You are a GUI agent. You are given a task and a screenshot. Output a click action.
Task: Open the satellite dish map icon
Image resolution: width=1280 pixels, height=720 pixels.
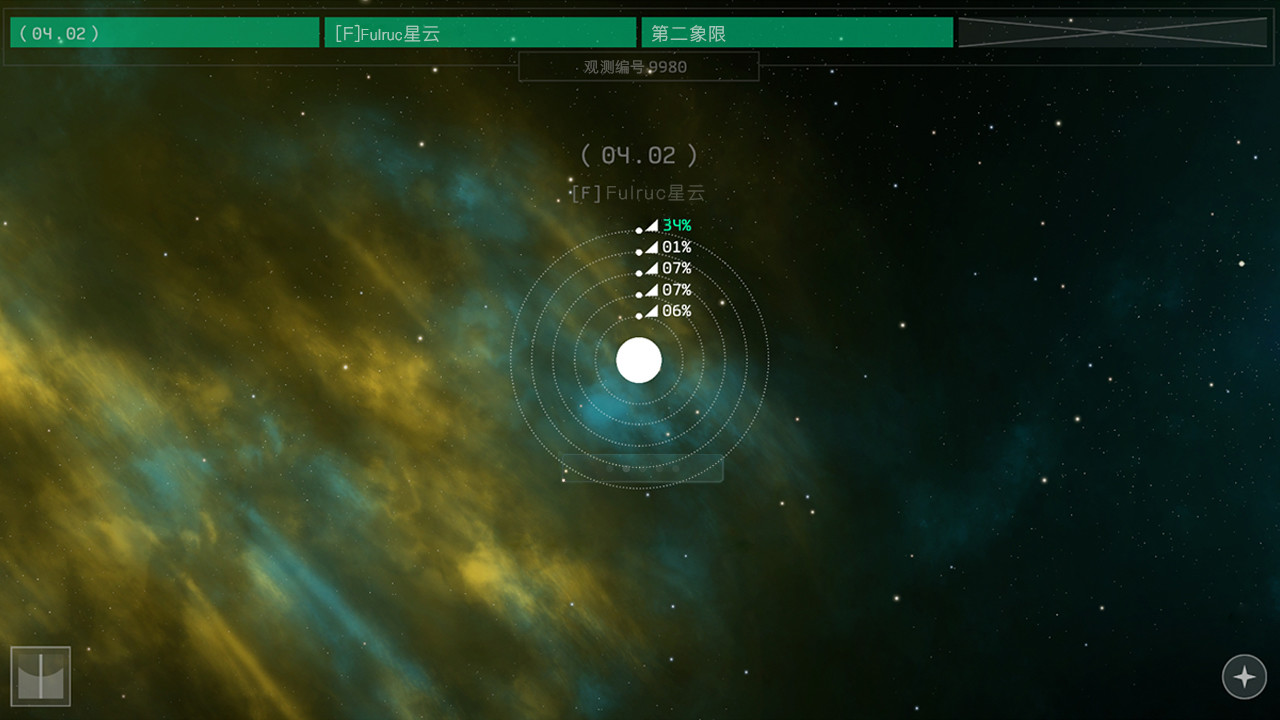click(42, 675)
